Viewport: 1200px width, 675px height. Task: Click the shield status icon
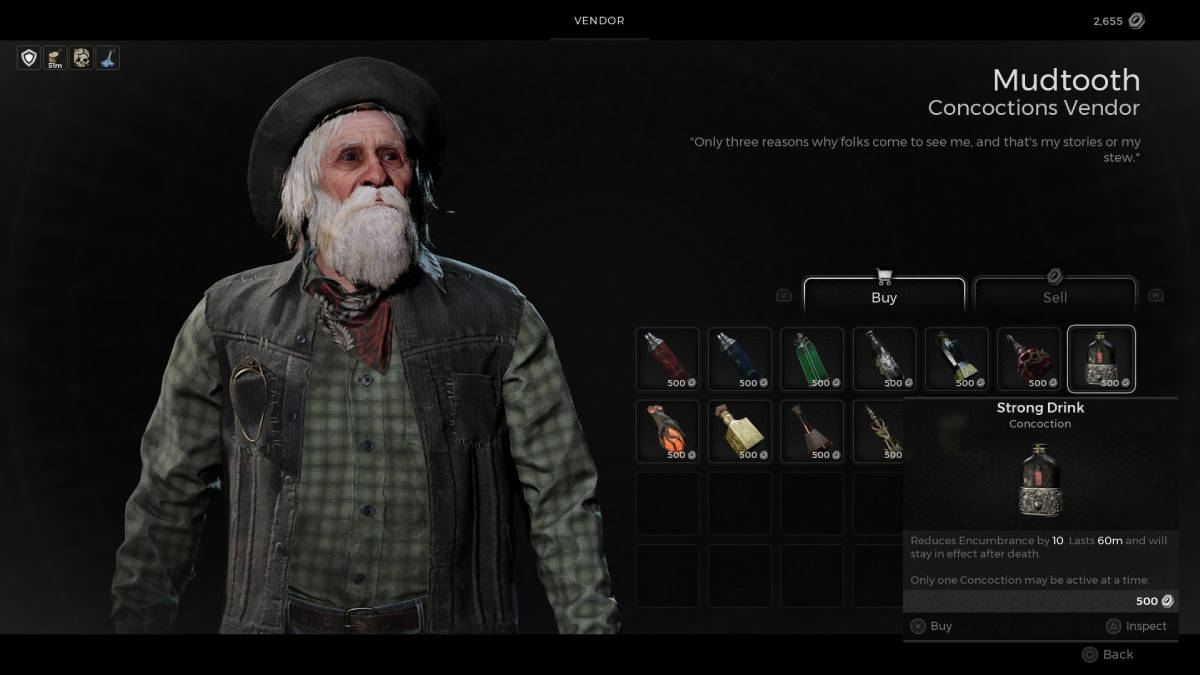pos(29,58)
